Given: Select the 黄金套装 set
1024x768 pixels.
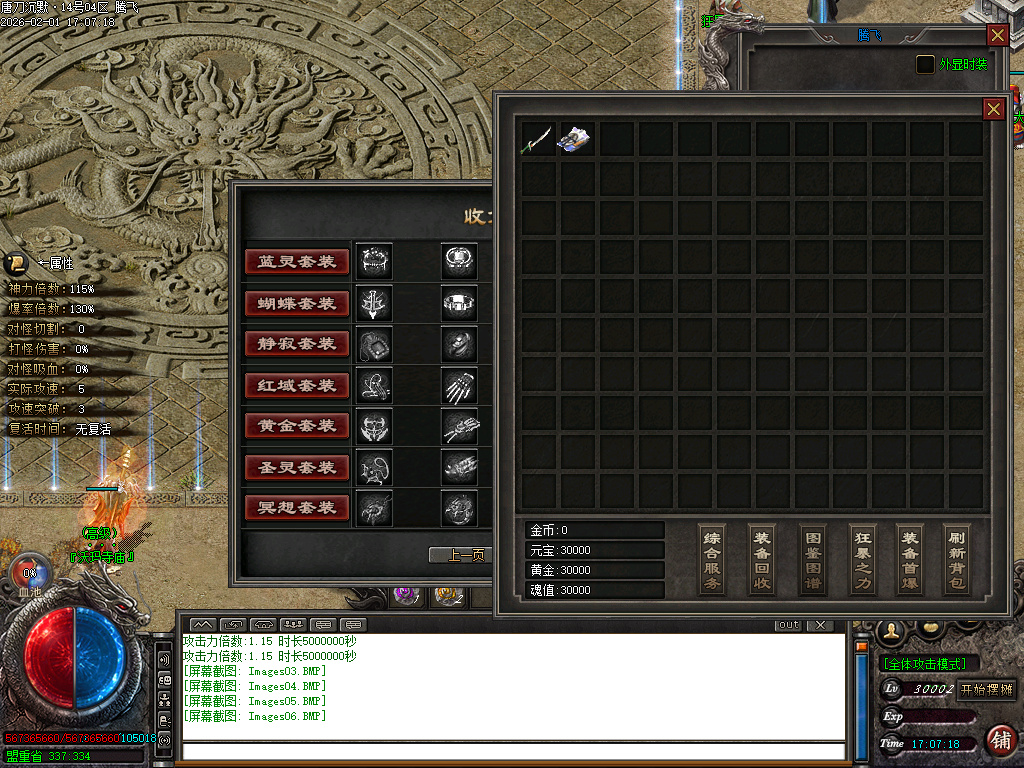Looking at the screenshot, I should click(x=297, y=426).
